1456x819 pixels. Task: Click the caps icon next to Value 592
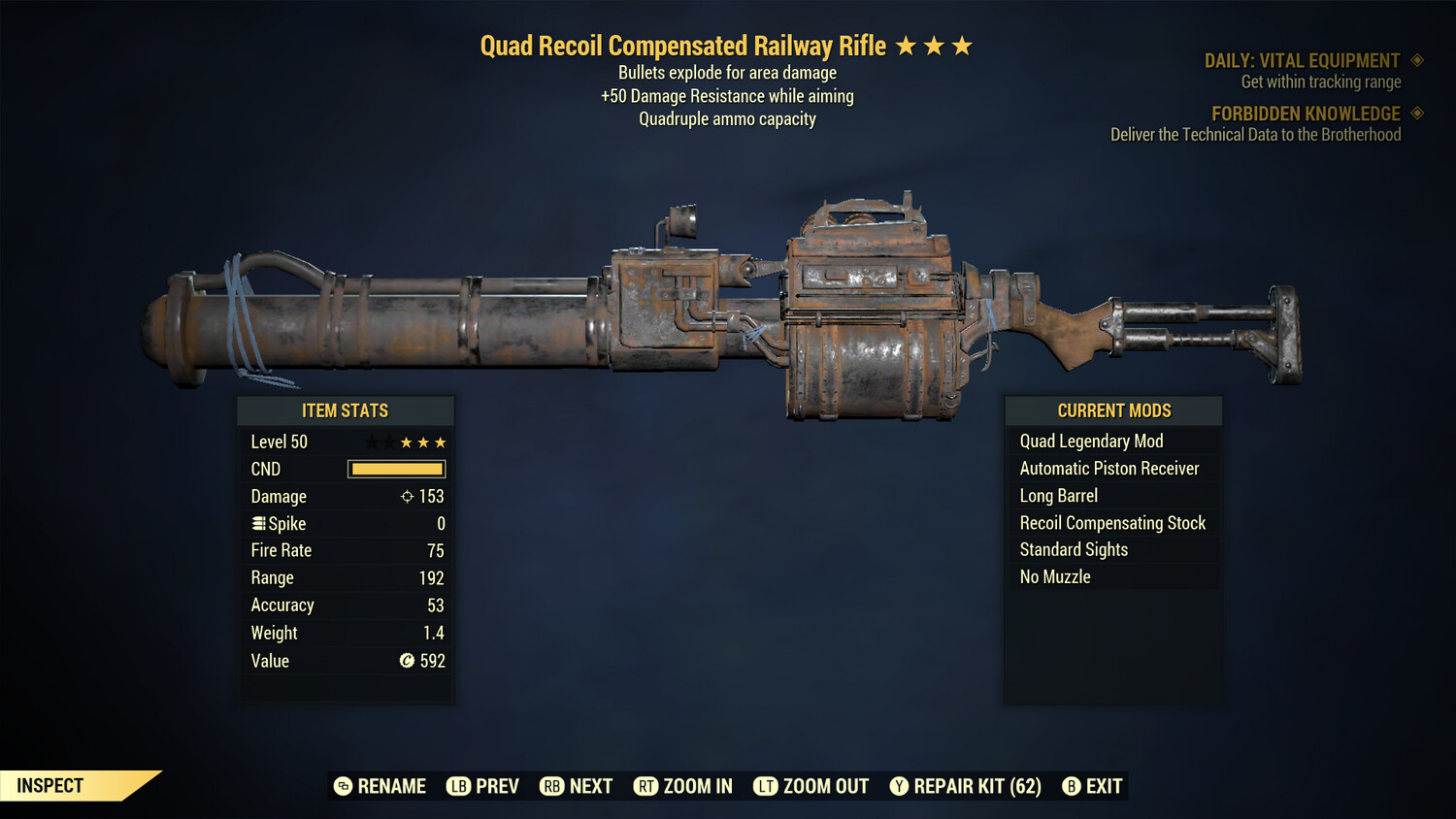[409, 661]
